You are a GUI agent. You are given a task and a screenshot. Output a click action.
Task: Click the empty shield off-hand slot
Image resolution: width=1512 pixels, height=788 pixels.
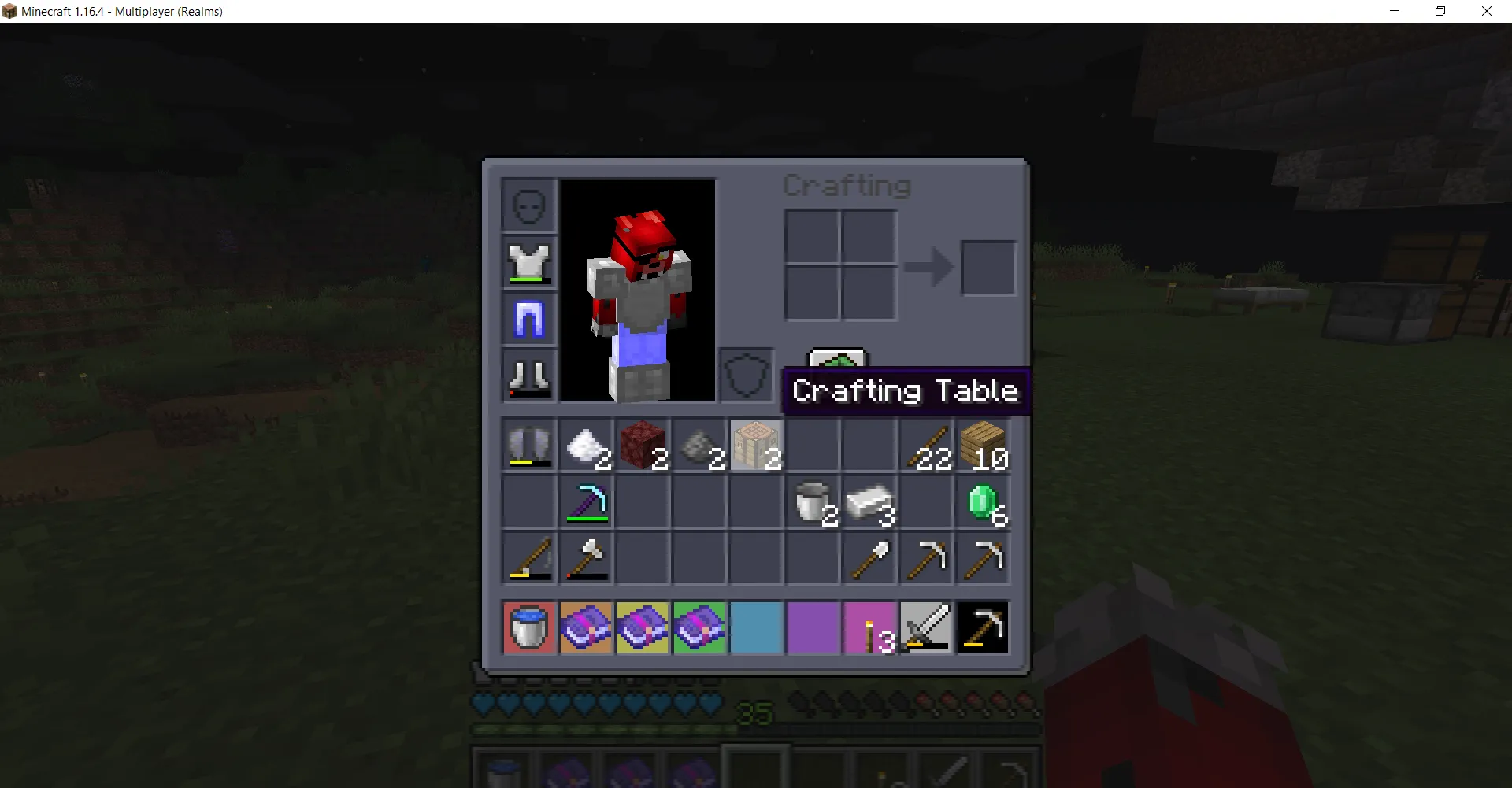click(x=746, y=376)
